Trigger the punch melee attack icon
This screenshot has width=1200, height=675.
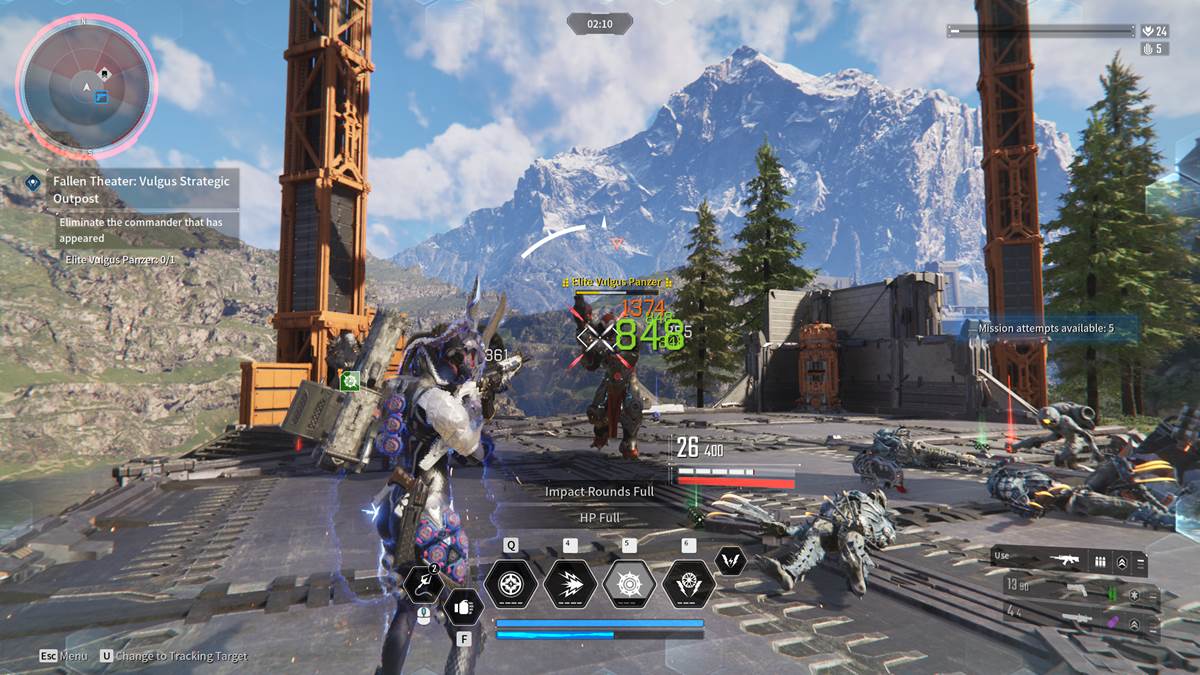click(x=464, y=606)
